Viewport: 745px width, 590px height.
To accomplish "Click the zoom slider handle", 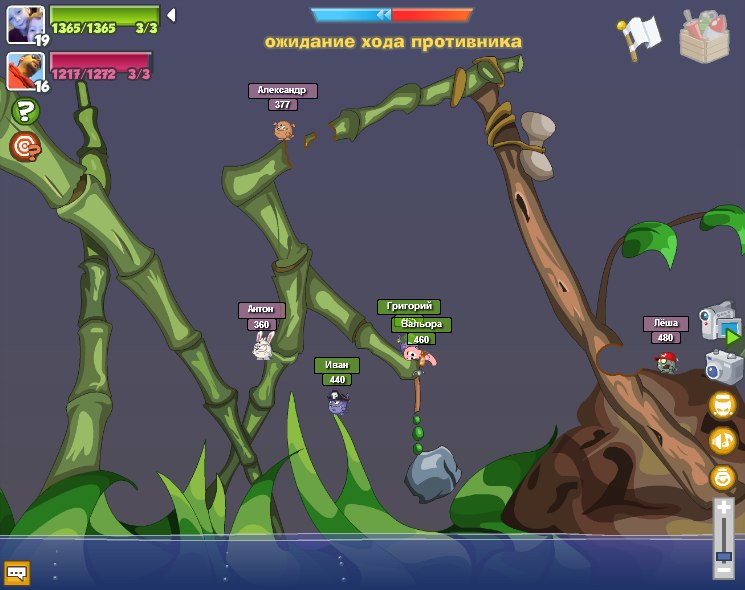I will pos(723,555).
